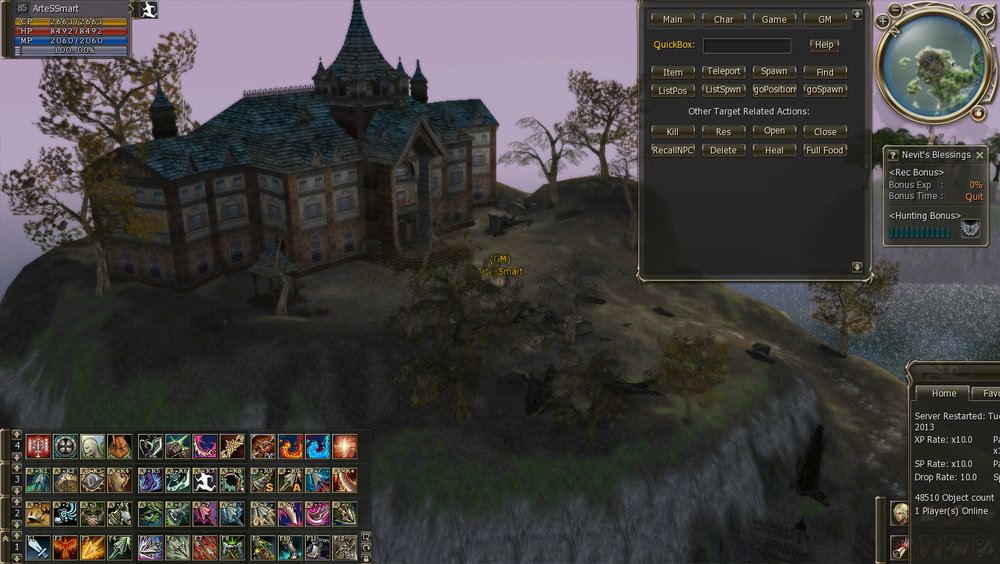Activate the red-orange phoenix skill on F2

[x=65, y=547]
